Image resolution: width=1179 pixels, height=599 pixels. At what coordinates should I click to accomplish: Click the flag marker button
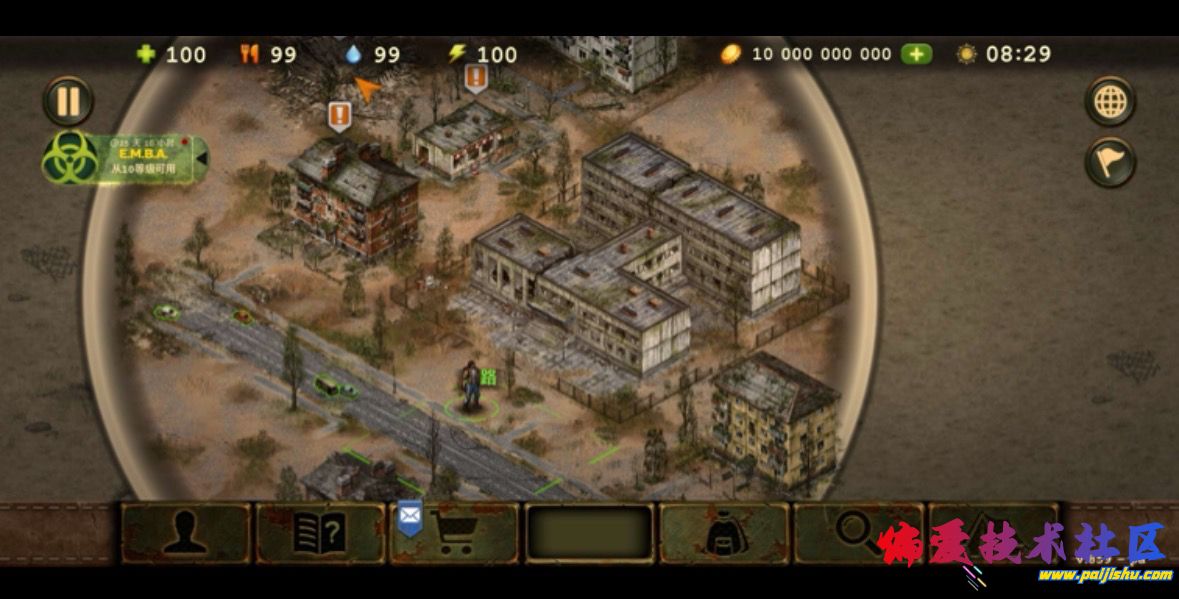pyautogui.click(x=1110, y=162)
